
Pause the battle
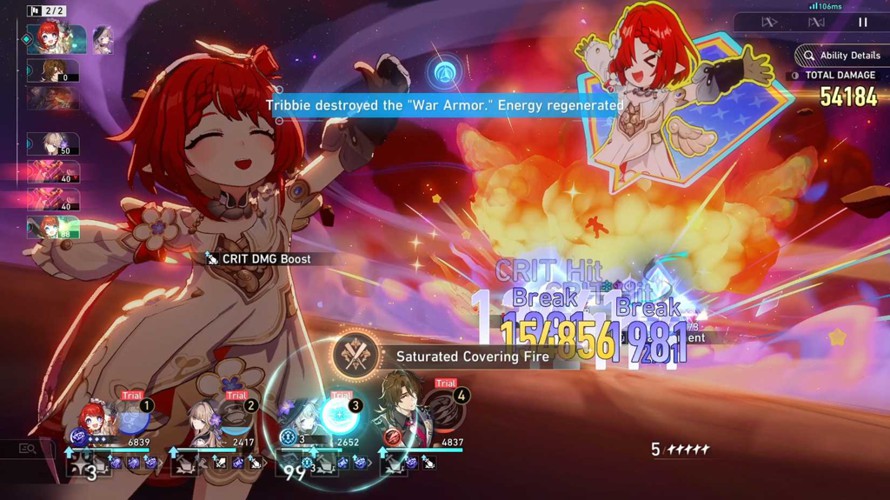[863, 22]
